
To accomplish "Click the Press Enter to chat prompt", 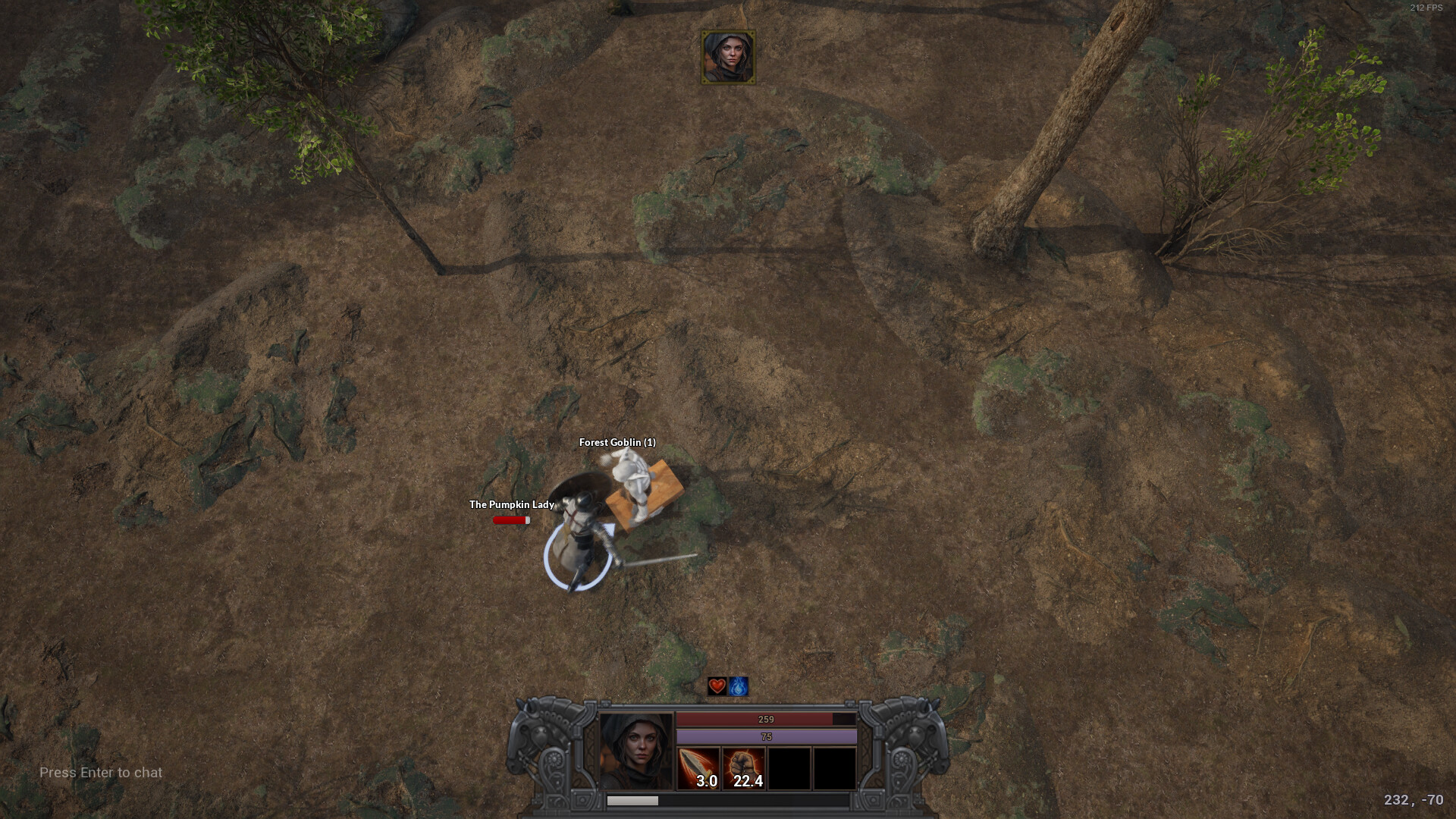I will coord(100,773).
